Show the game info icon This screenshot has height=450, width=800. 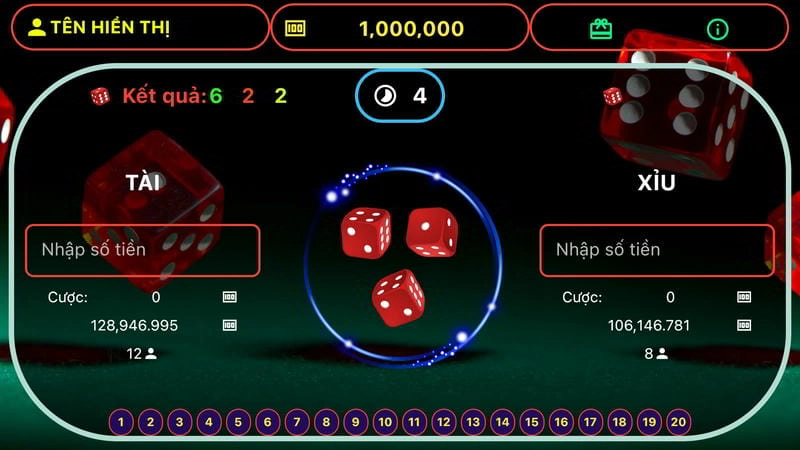click(x=717, y=28)
